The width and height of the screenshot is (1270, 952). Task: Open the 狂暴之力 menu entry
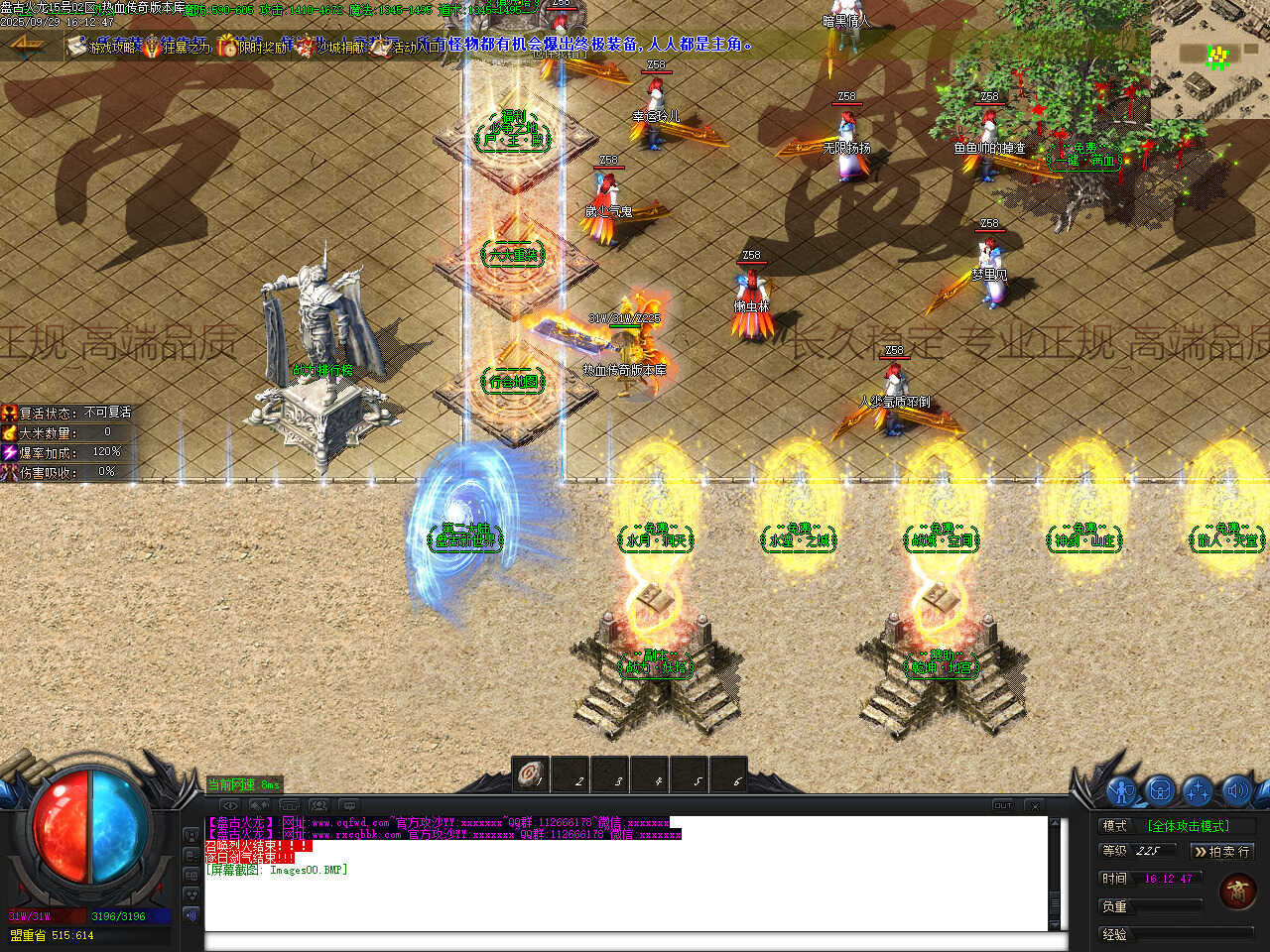click(x=177, y=47)
